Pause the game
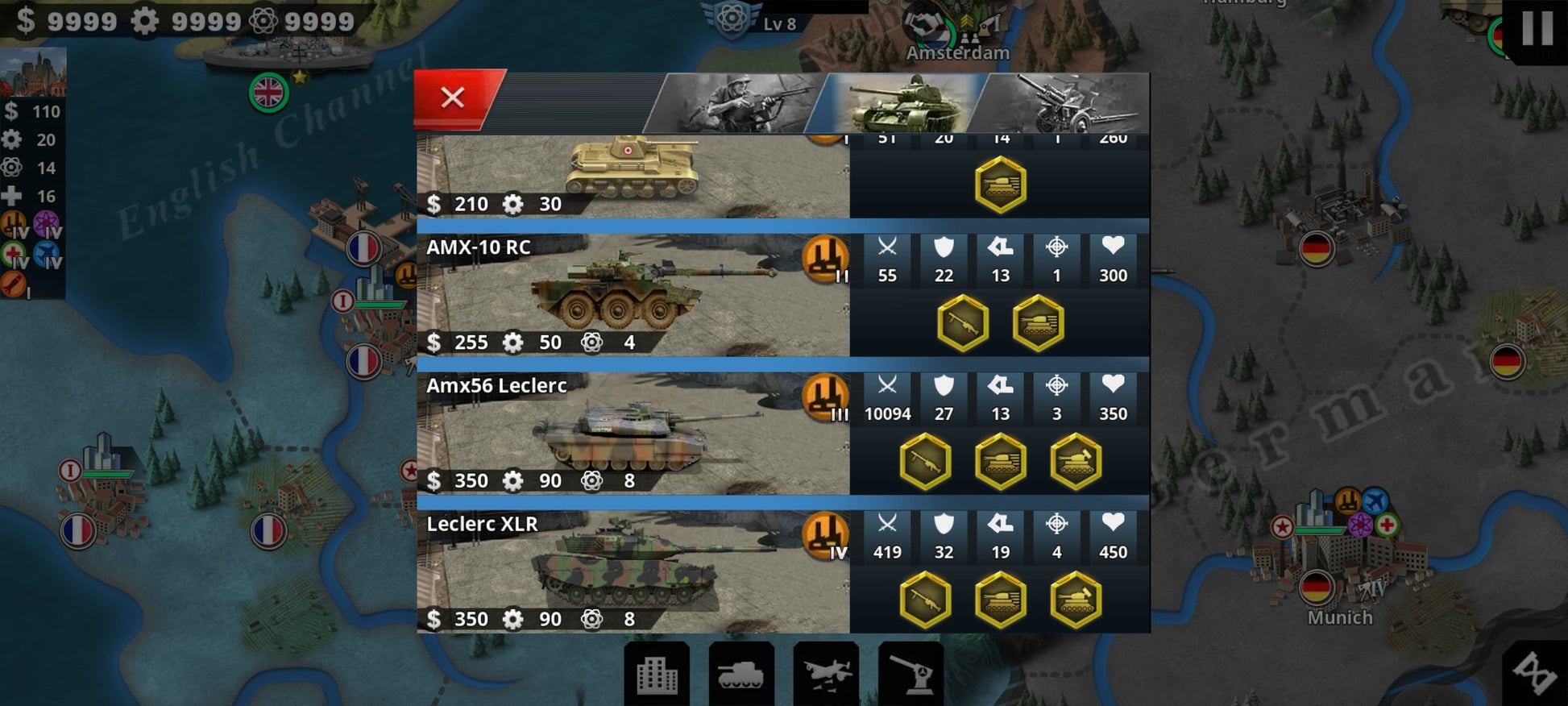The height and width of the screenshot is (706, 1568). click(1537, 29)
